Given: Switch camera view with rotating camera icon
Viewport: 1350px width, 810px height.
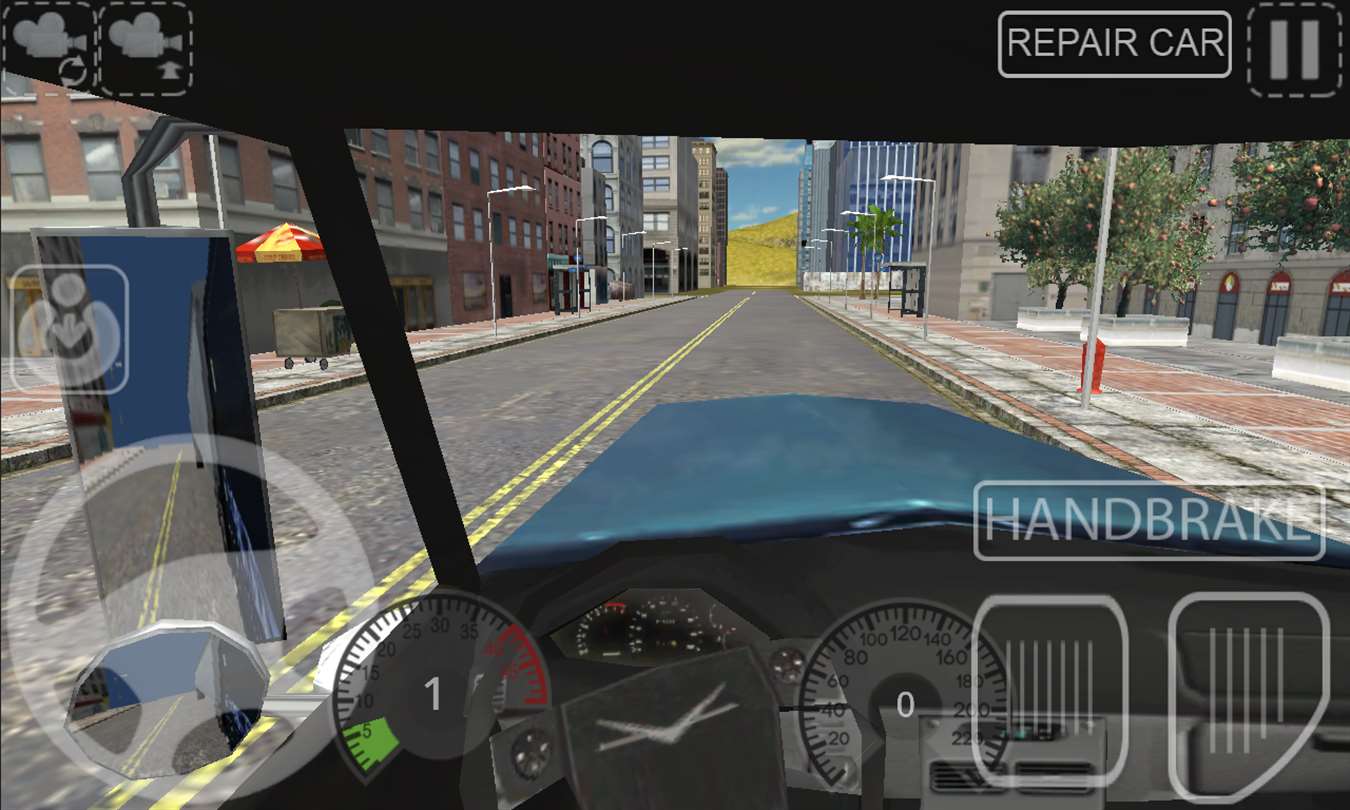Looking at the screenshot, I should pos(48,47).
